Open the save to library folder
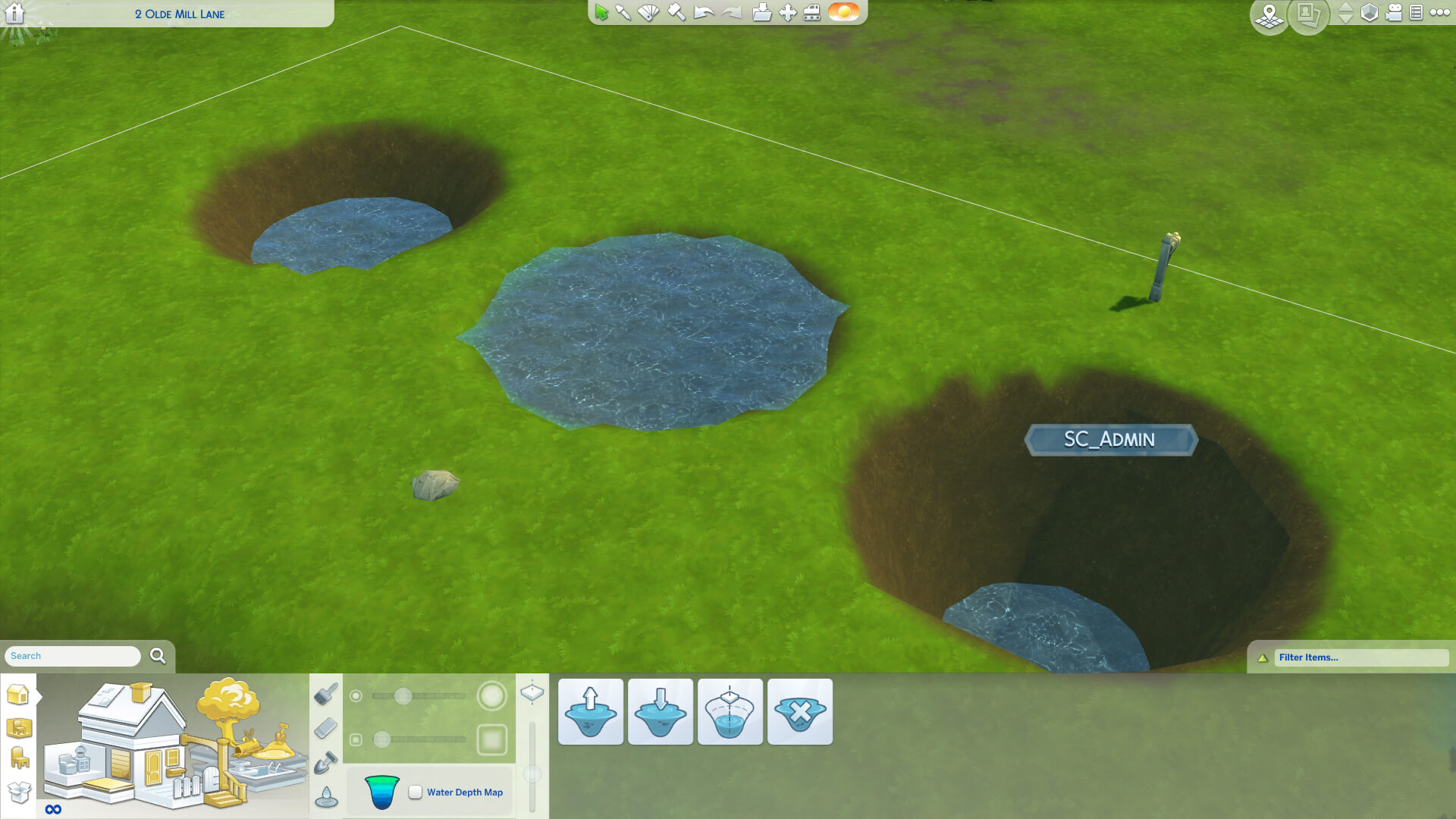 point(761,13)
